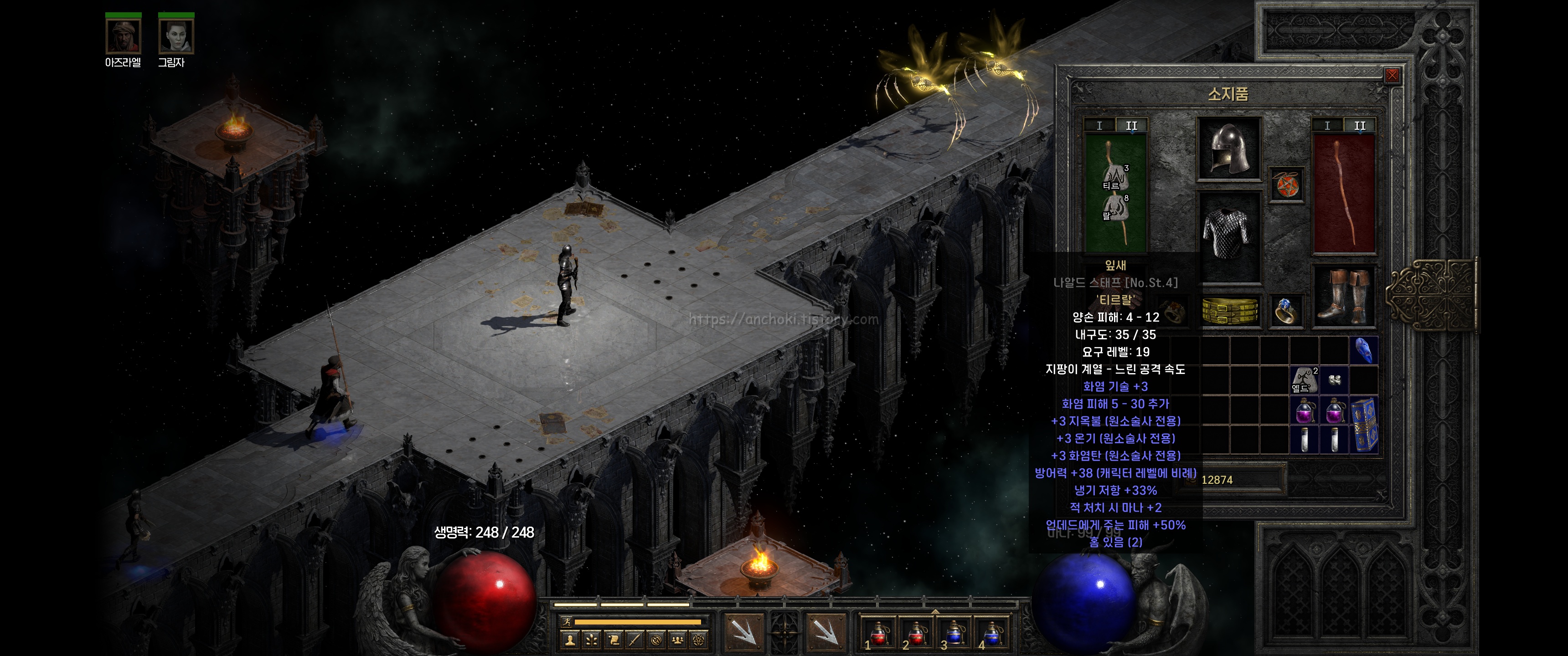
Task: Select the chain boots slot
Action: 1343,297
